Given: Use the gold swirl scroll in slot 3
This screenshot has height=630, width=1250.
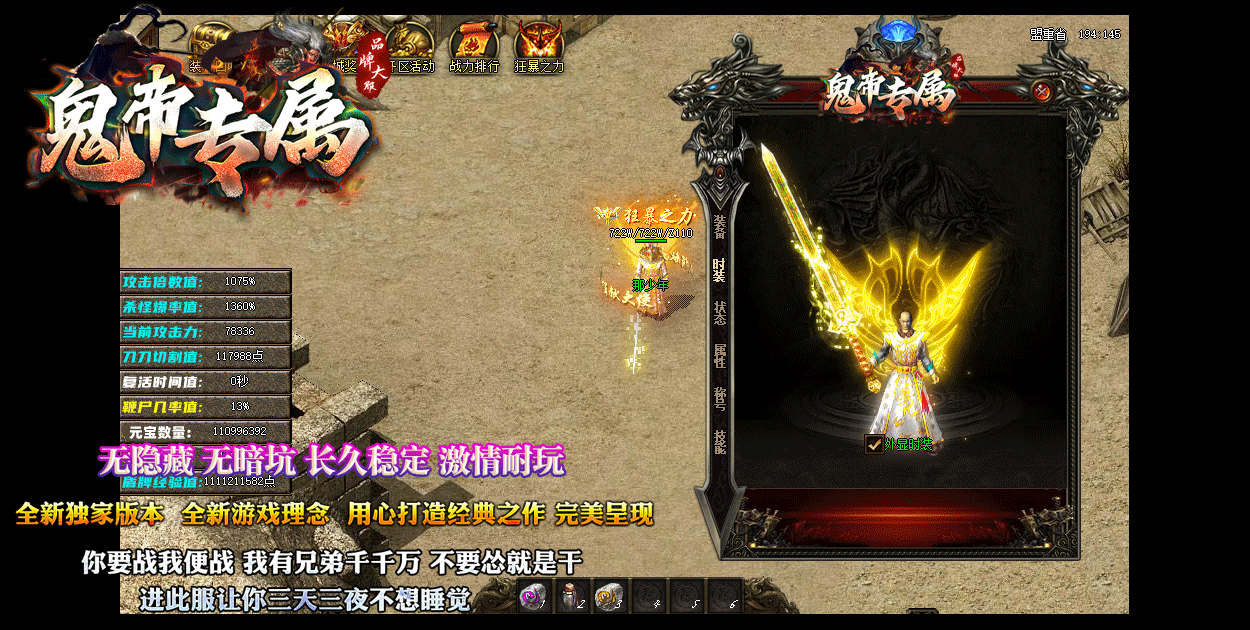Looking at the screenshot, I should point(609,596).
